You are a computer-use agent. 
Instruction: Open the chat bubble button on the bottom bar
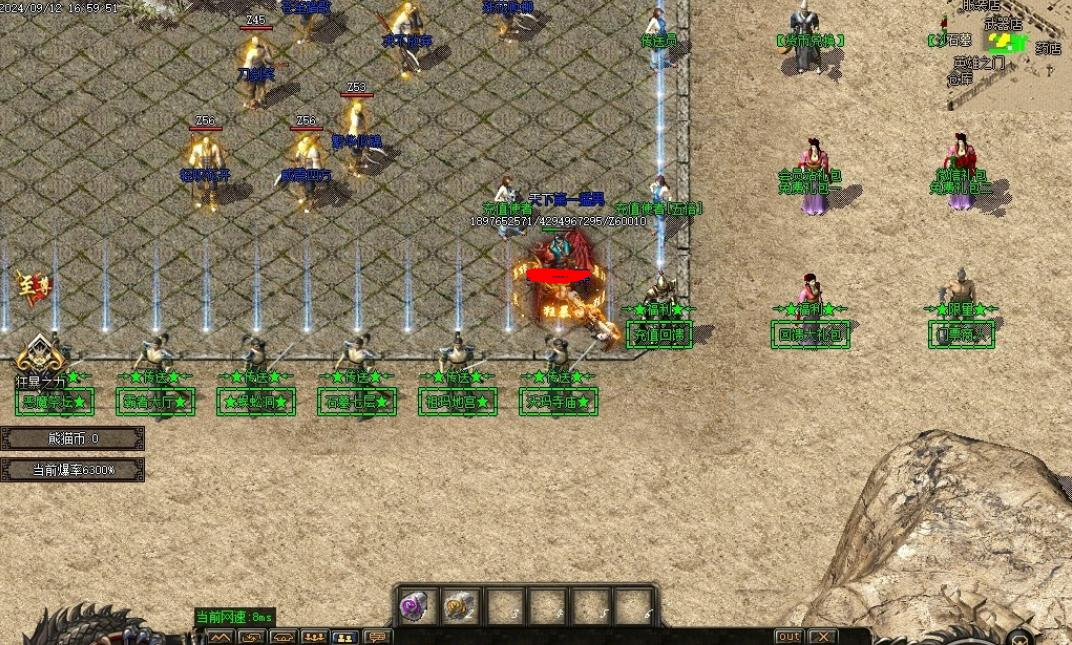click(377, 637)
